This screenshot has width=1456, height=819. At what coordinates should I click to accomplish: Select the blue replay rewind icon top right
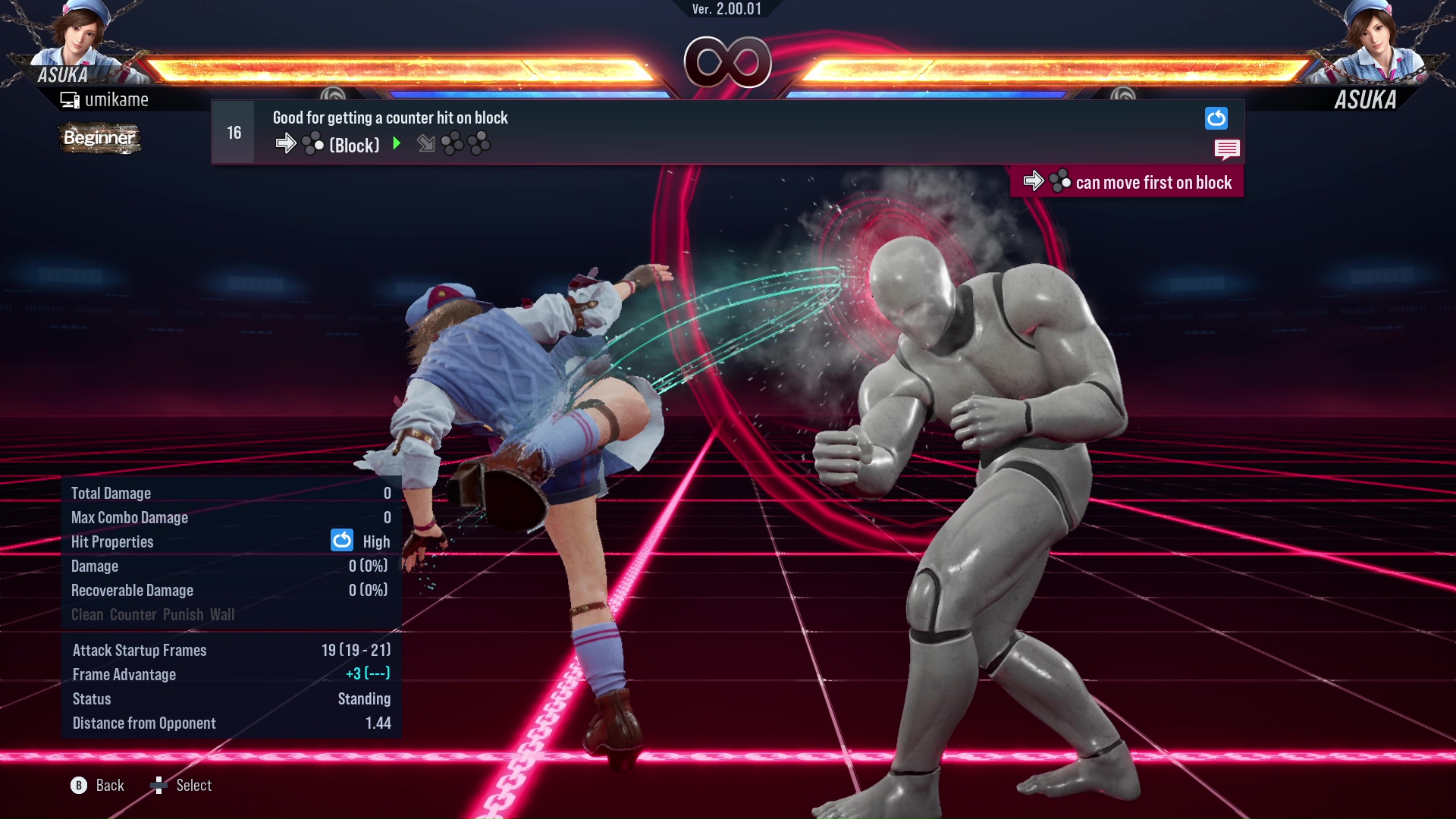coord(1216,118)
